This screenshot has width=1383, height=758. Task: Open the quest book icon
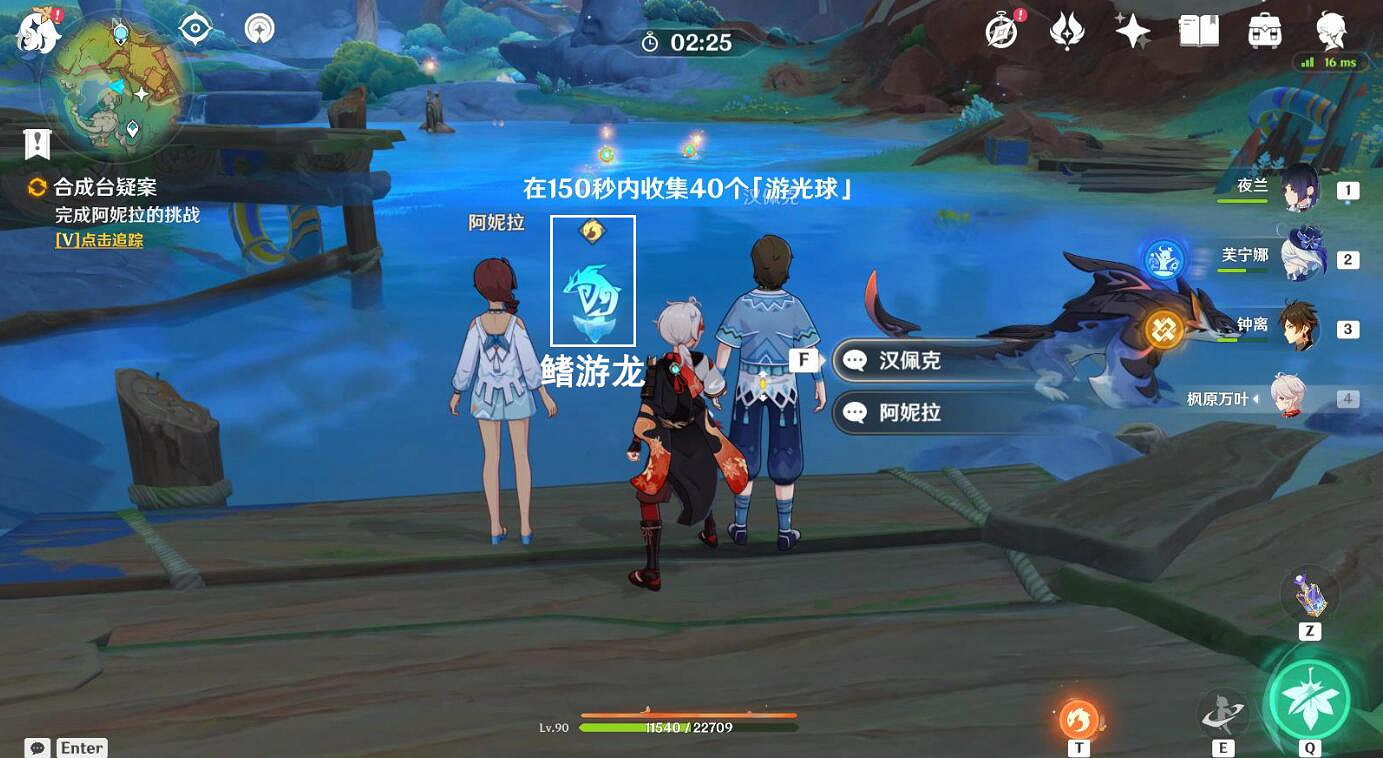pos(1197,30)
